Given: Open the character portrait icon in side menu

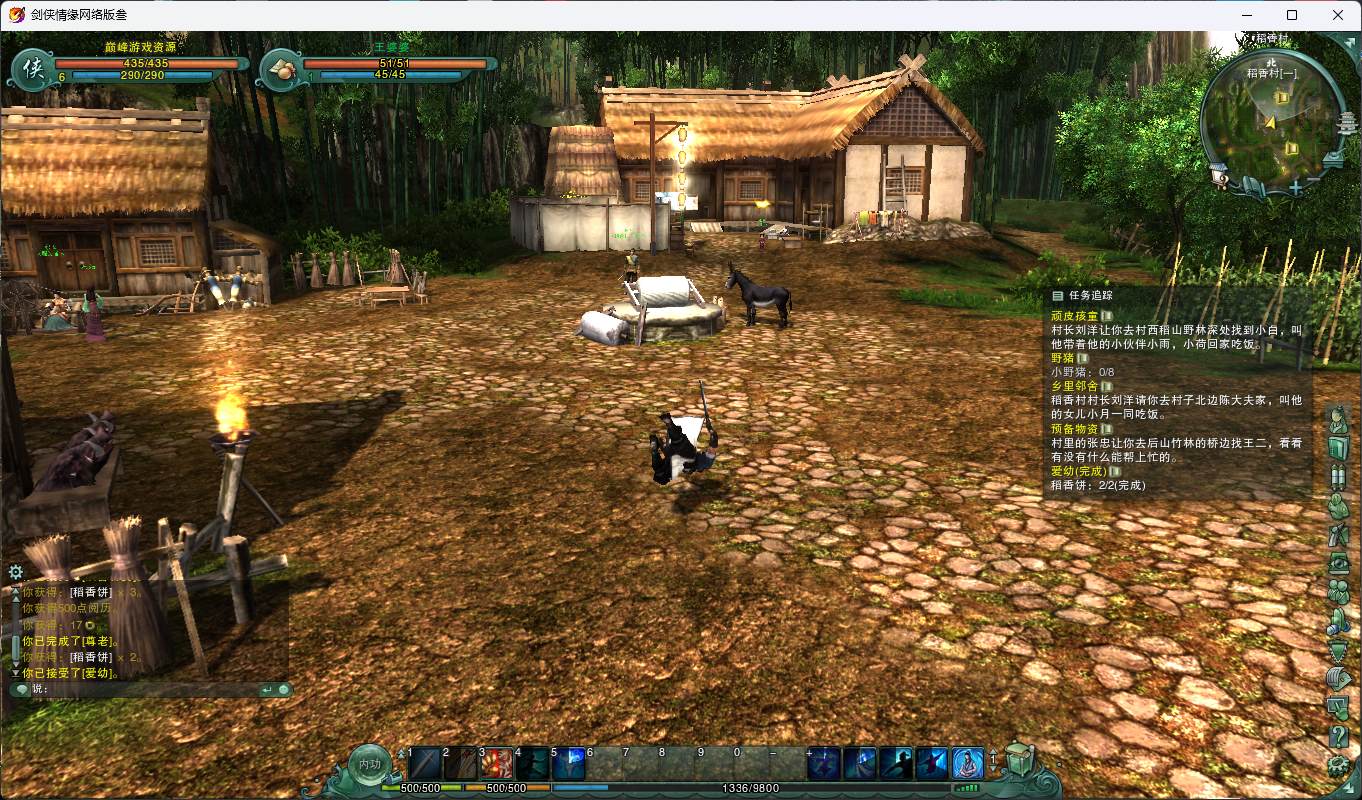Looking at the screenshot, I should click(x=1338, y=420).
